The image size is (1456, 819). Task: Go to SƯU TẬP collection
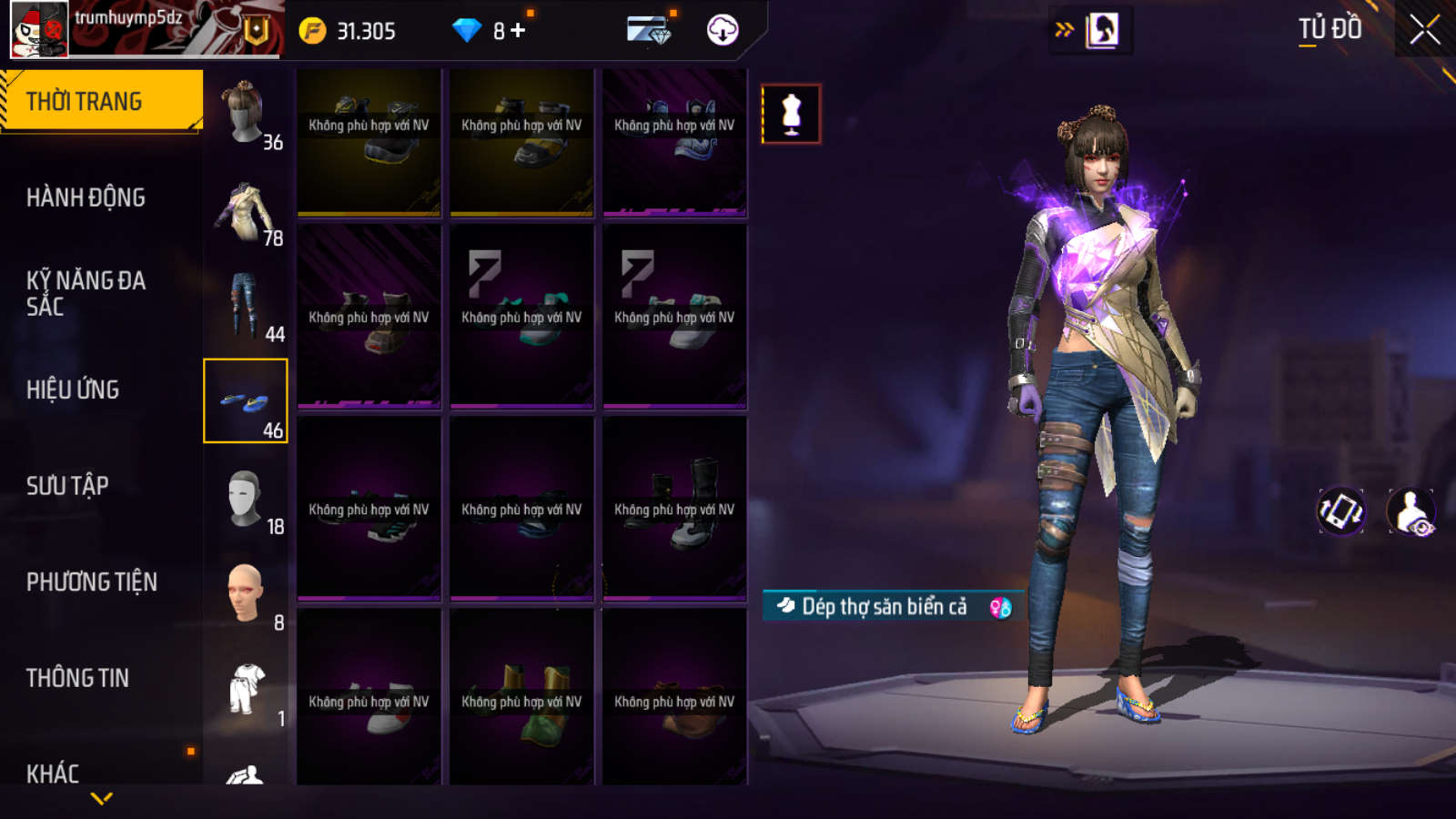pos(67,486)
